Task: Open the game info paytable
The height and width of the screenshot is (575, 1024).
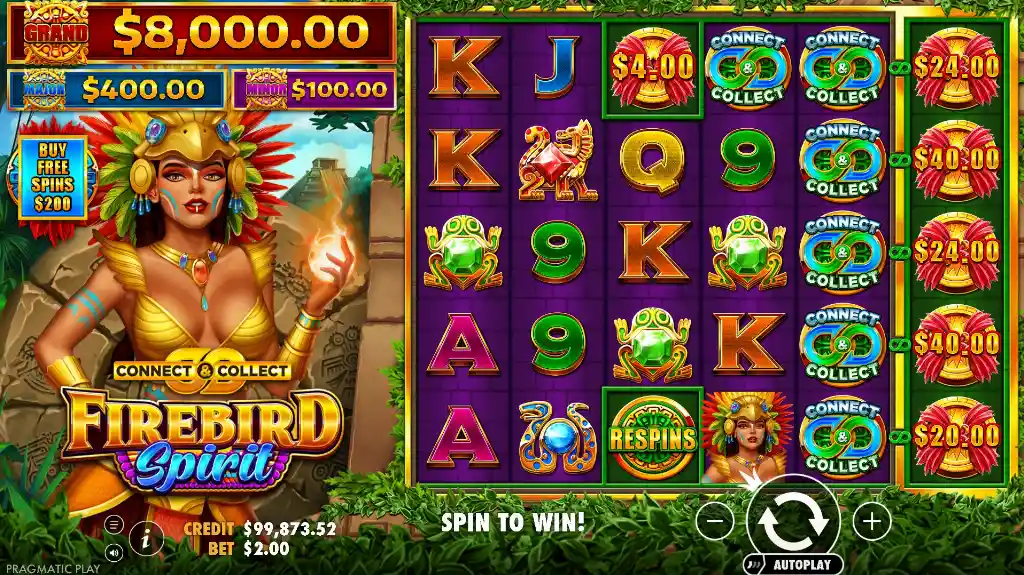Action: click(x=146, y=538)
